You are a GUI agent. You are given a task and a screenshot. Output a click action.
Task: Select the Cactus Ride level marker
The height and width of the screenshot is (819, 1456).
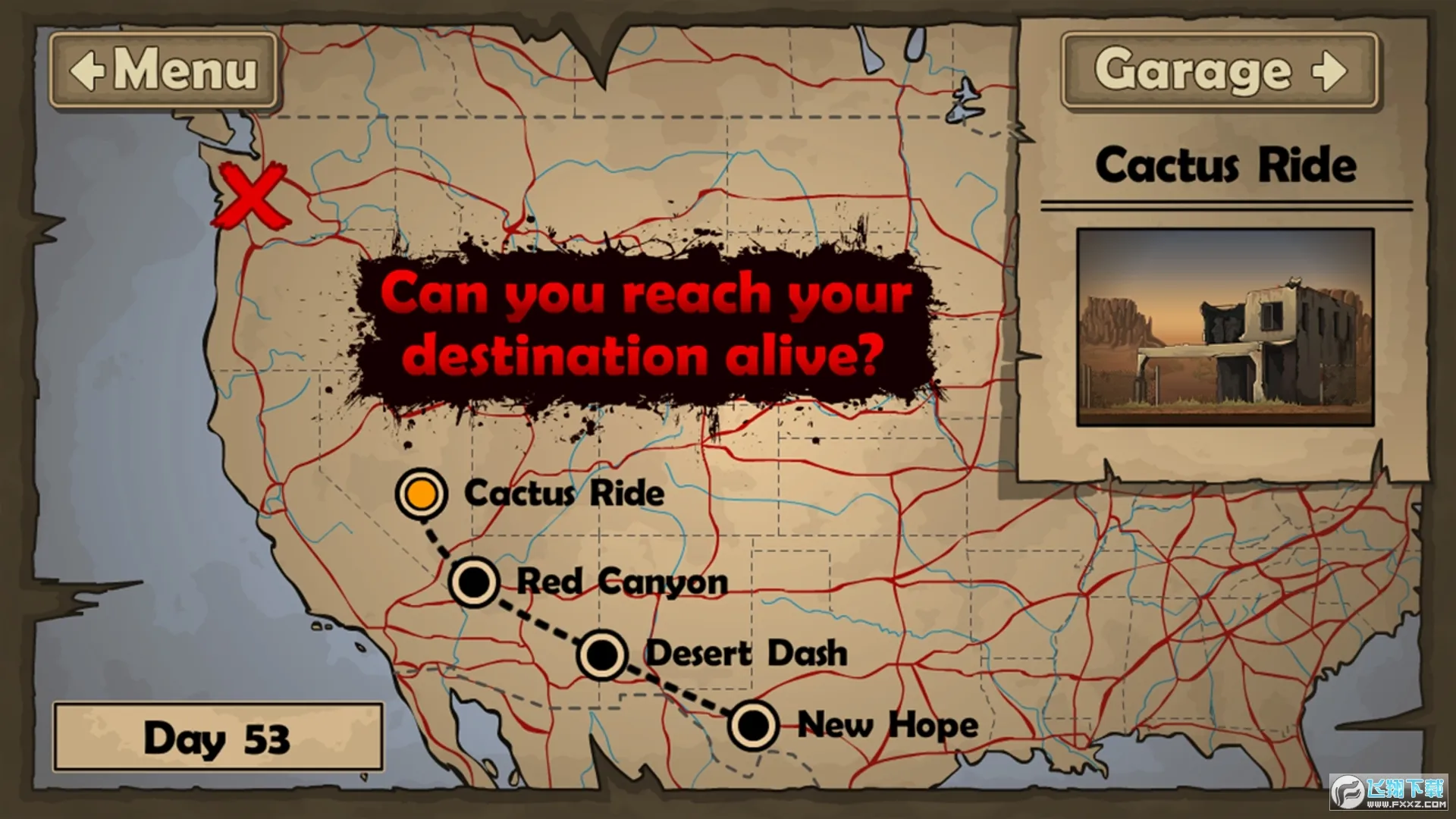pyautogui.click(x=422, y=494)
